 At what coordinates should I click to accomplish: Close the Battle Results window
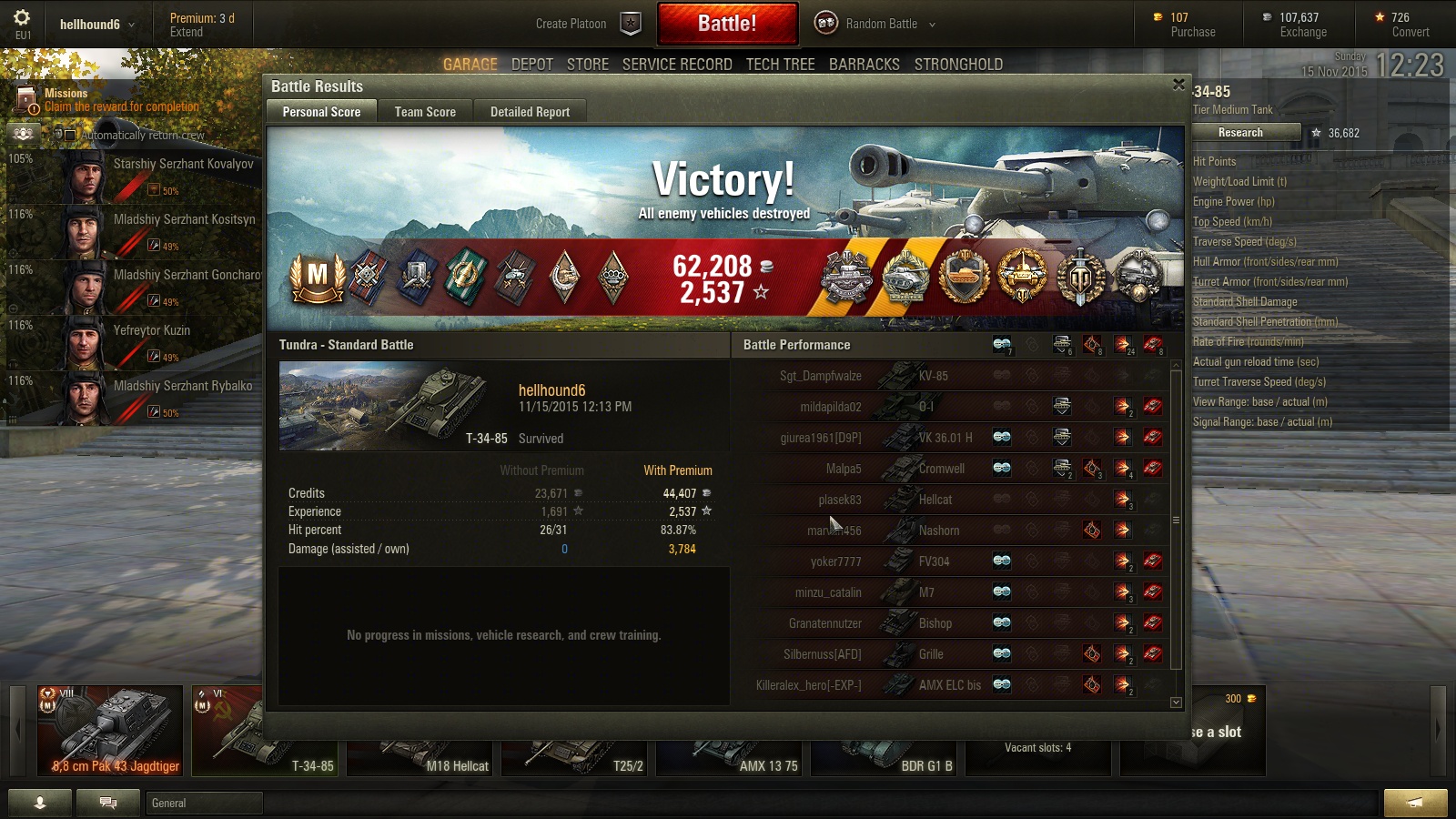click(x=1178, y=85)
